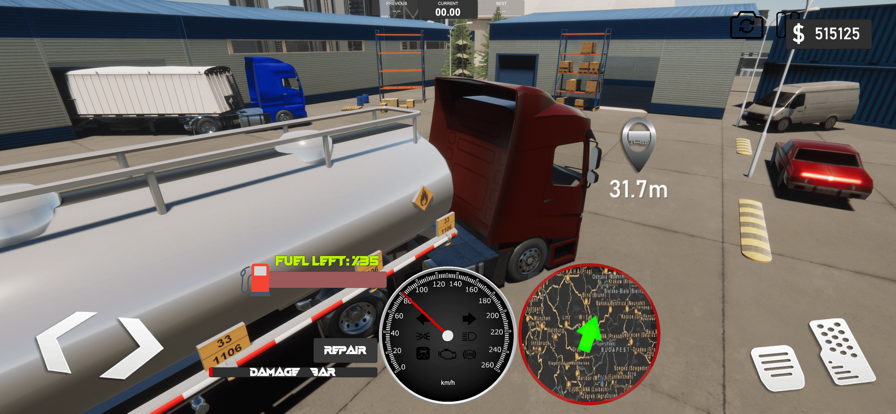Step on the gas pedal
This screenshot has height=414, width=896.
point(842,350)
